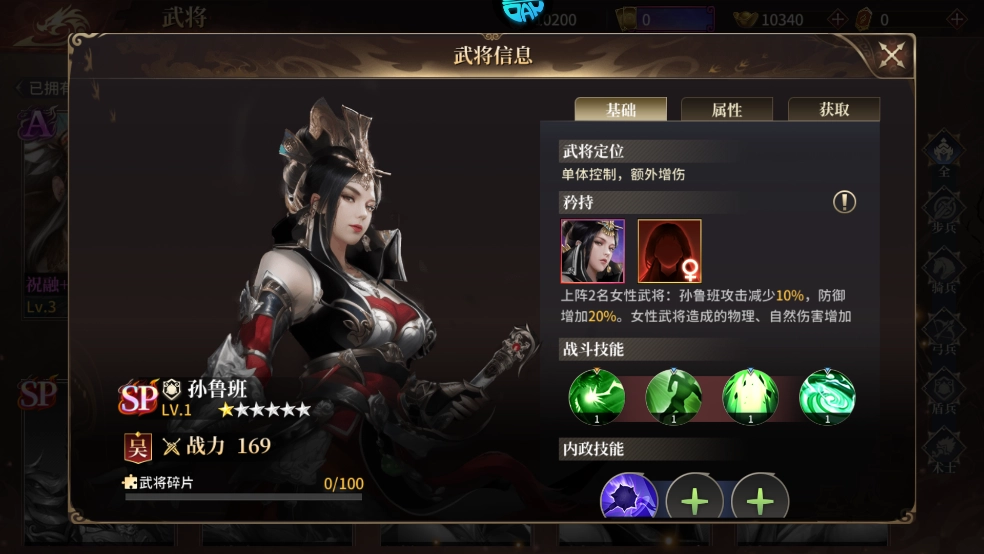Click the exclamation info icon beside 矜持

(x=845, y=202)
